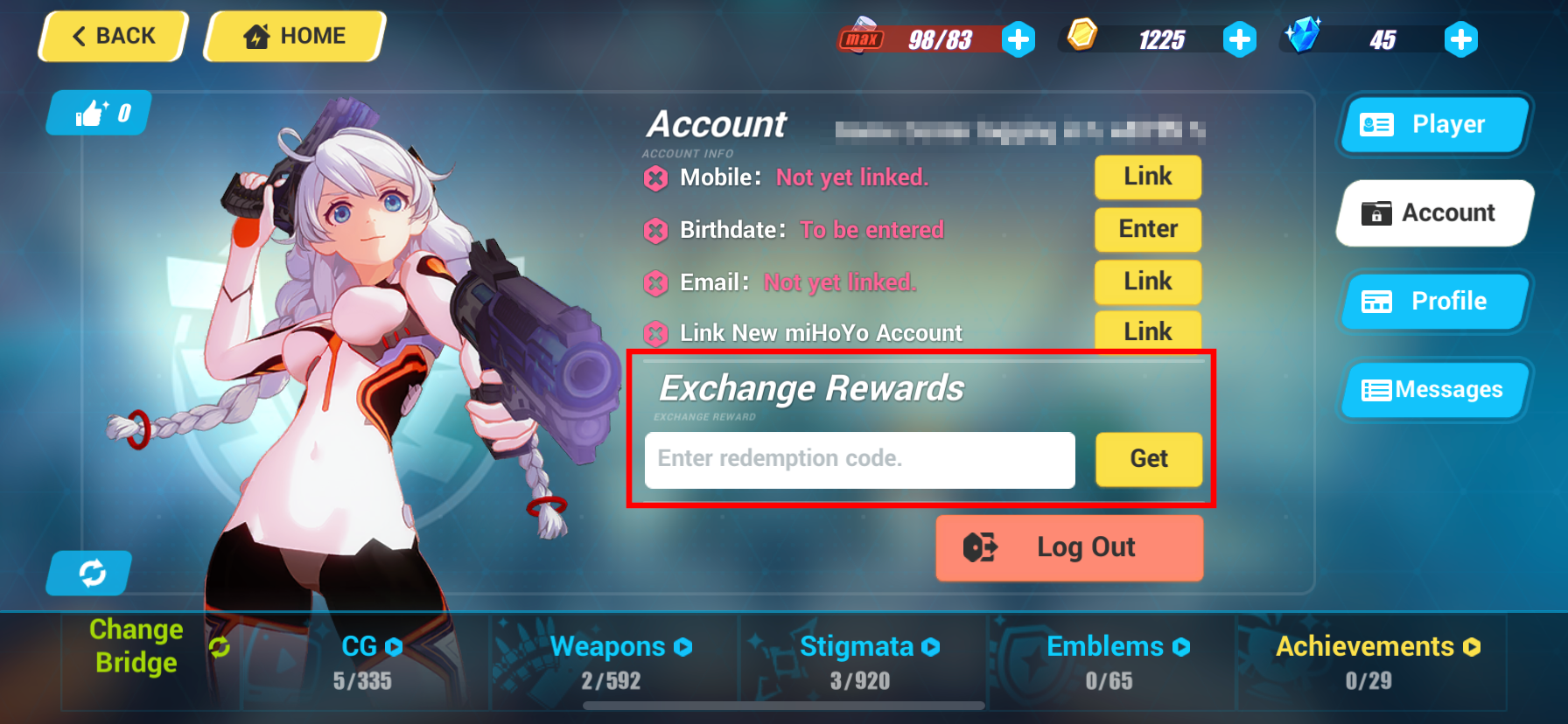Click the plus icon next to the coin balance

tap(1240, 39)
